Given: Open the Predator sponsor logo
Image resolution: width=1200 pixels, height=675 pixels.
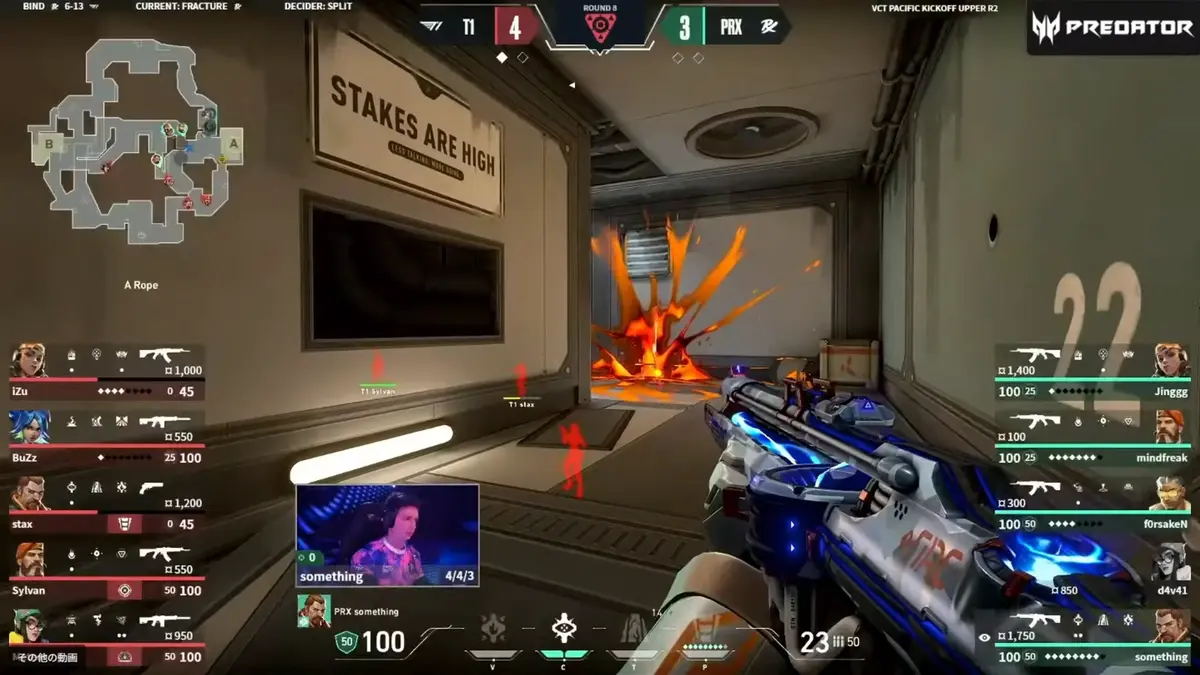Looking at the screenshot, I should tap(1111, 27).
